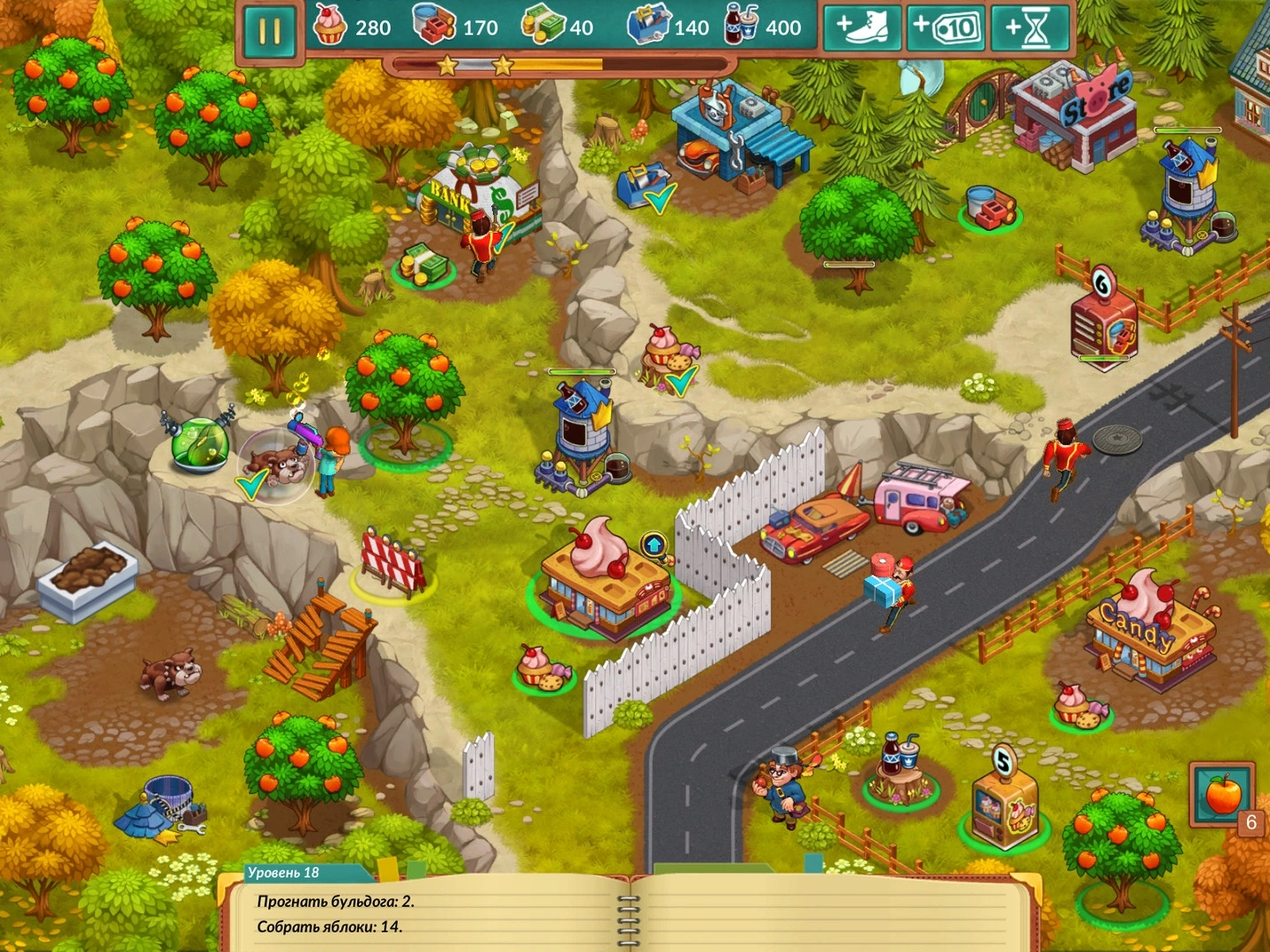
Task: Click the blue upgrade arrow above the cake shop
Action: pos(654,545)
